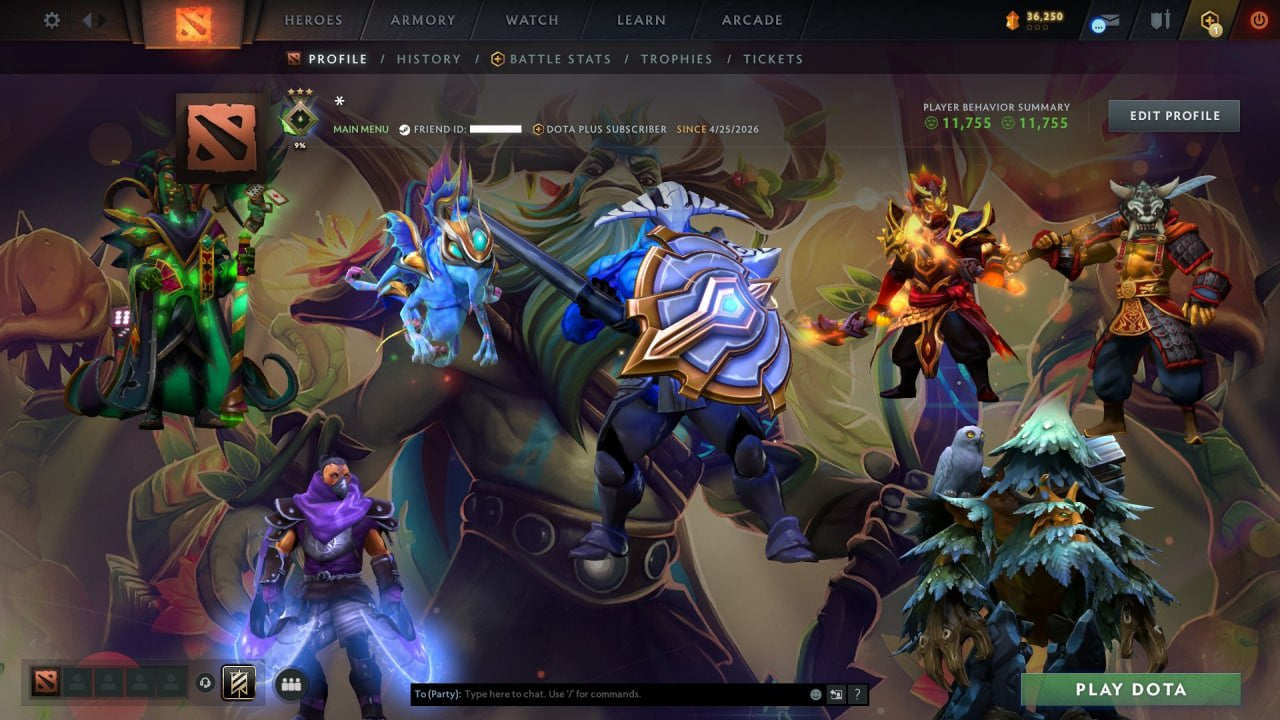Screen dimensions: 1280x720
Task: Click the guild banner icon
Action: tap(239, 683)
